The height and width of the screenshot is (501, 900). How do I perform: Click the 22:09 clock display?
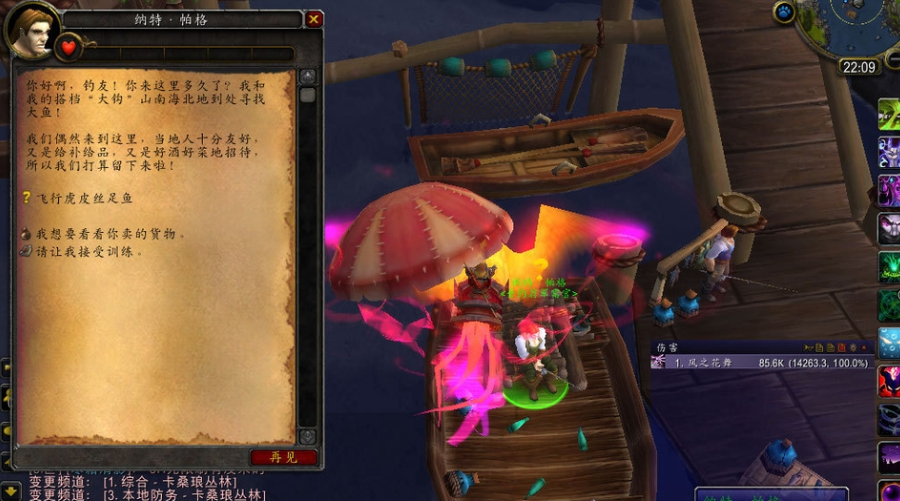[858, 68]
